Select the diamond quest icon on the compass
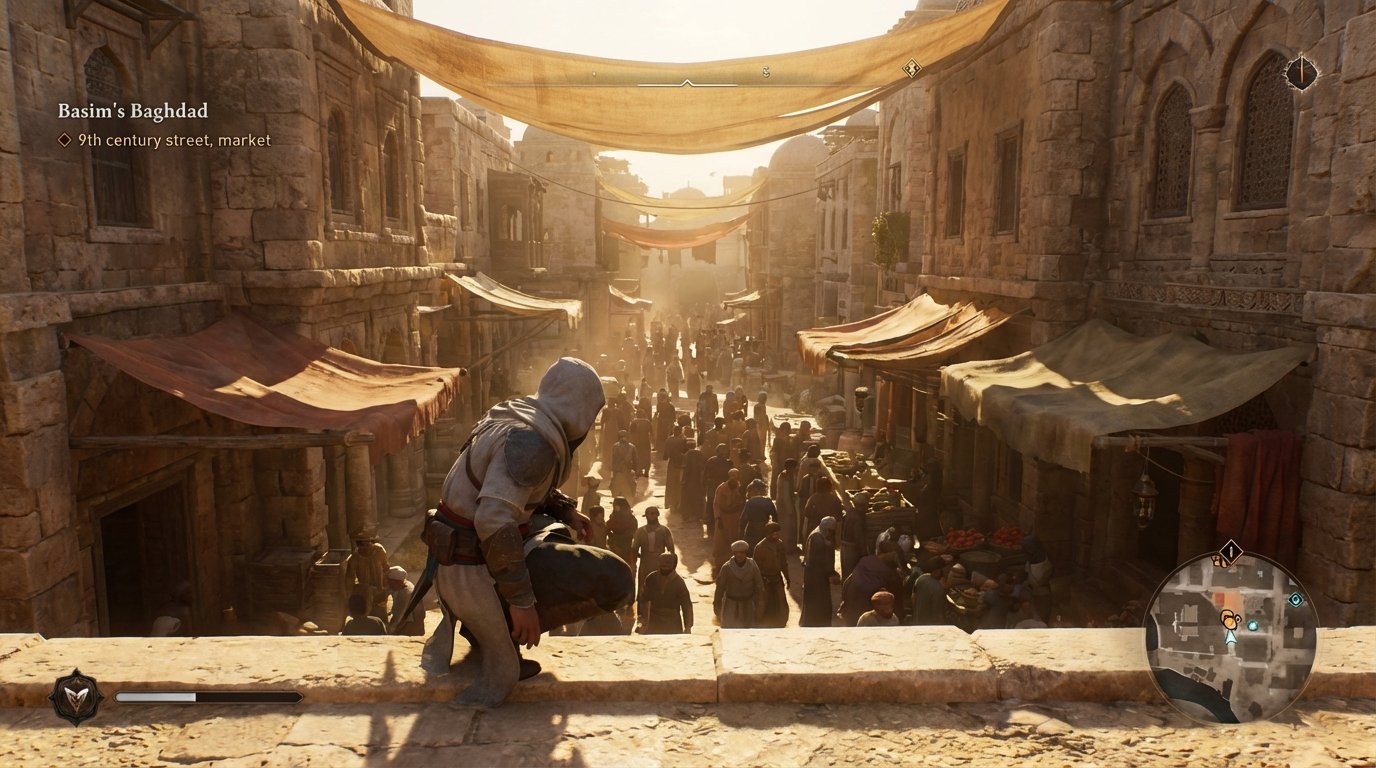 (x=911, y=67)
